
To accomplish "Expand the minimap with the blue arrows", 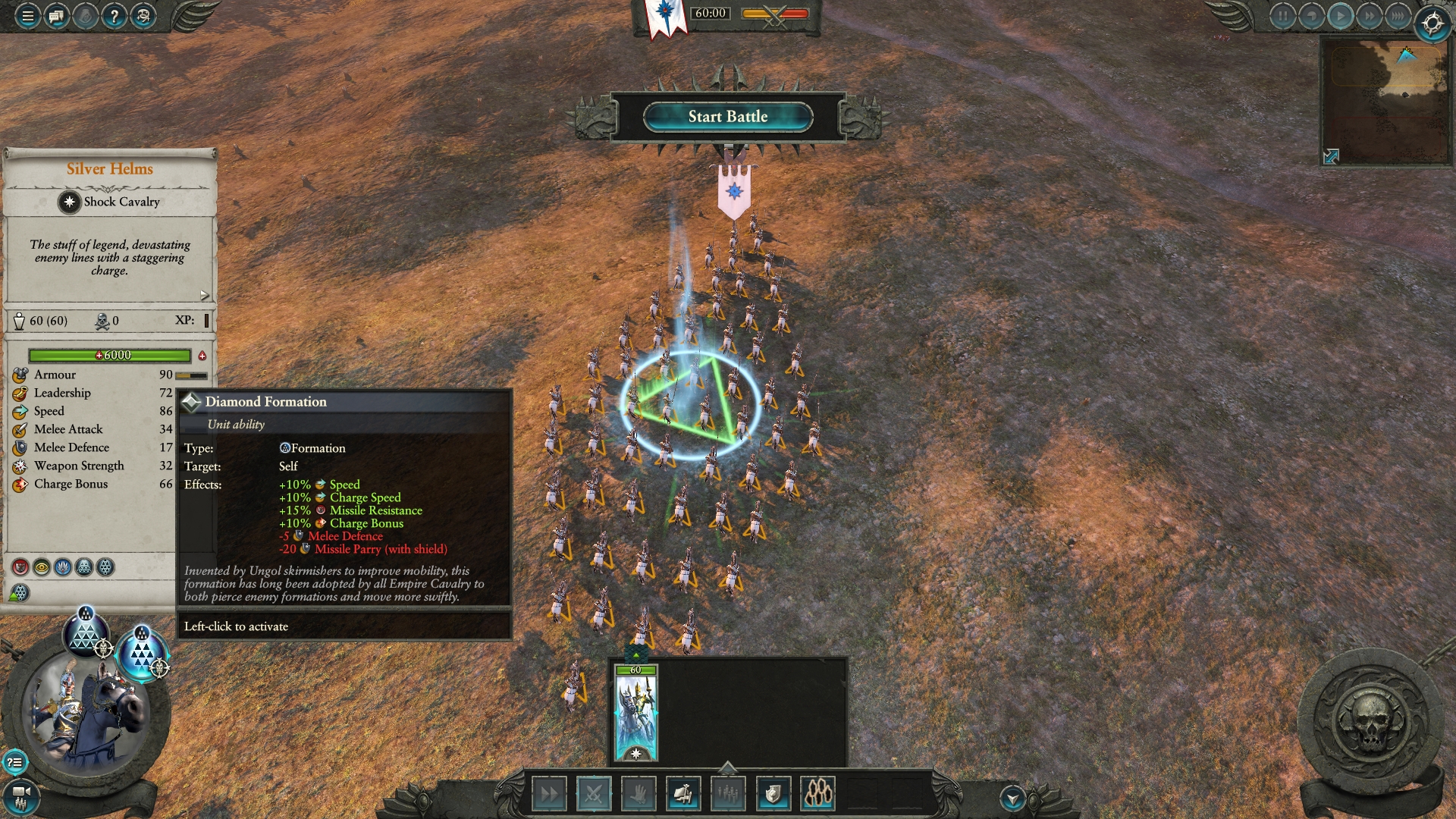I will [1331, 156].
